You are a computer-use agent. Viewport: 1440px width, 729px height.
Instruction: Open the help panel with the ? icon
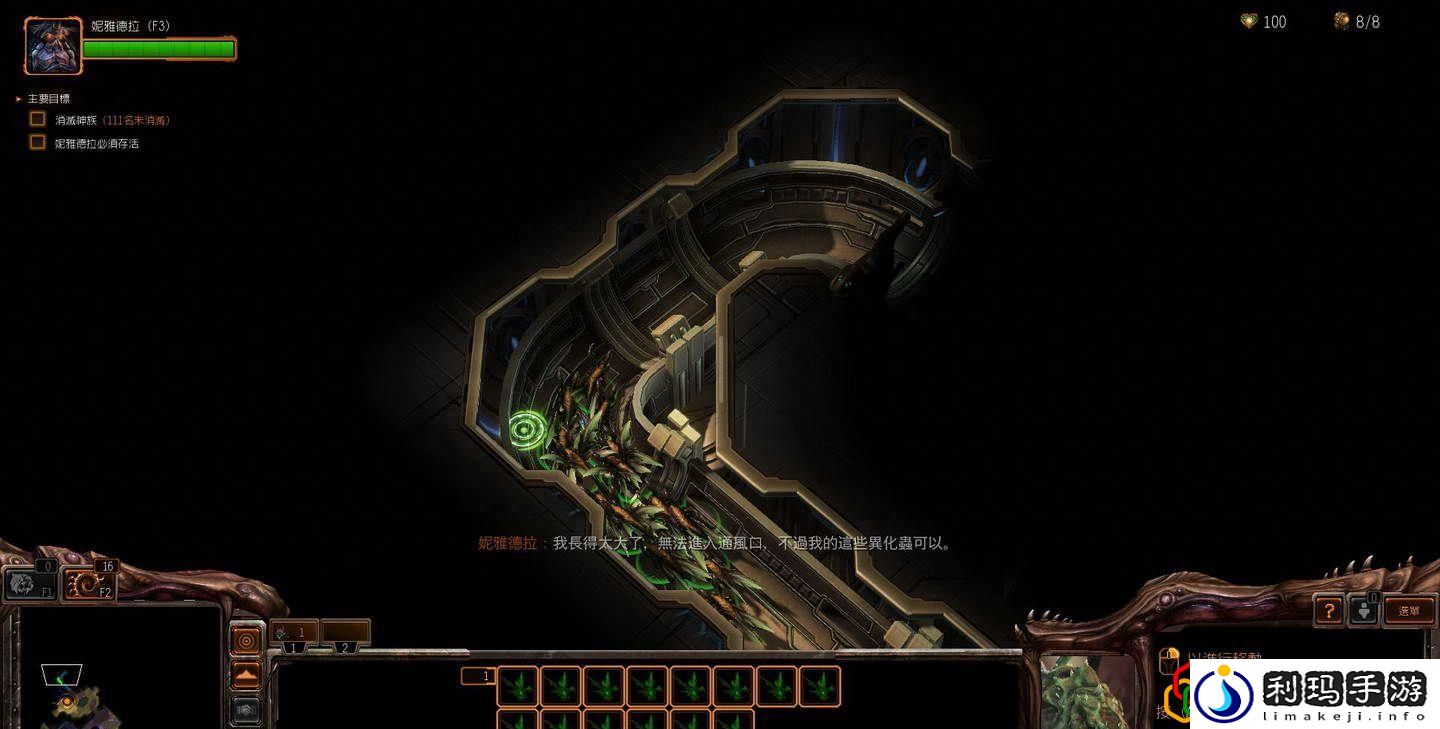click(1329, 611)
